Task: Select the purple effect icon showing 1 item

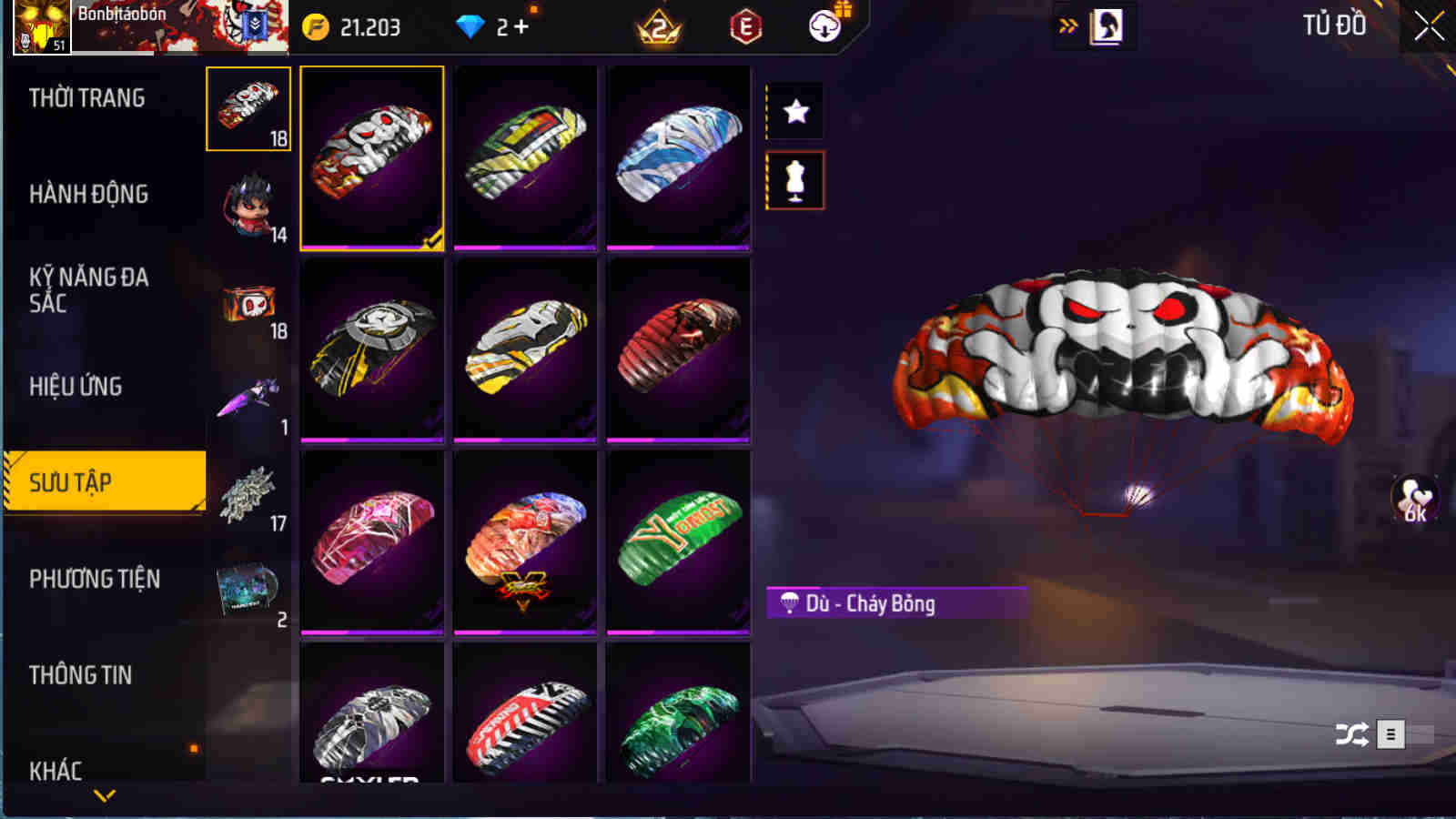Action: [247, 399]
